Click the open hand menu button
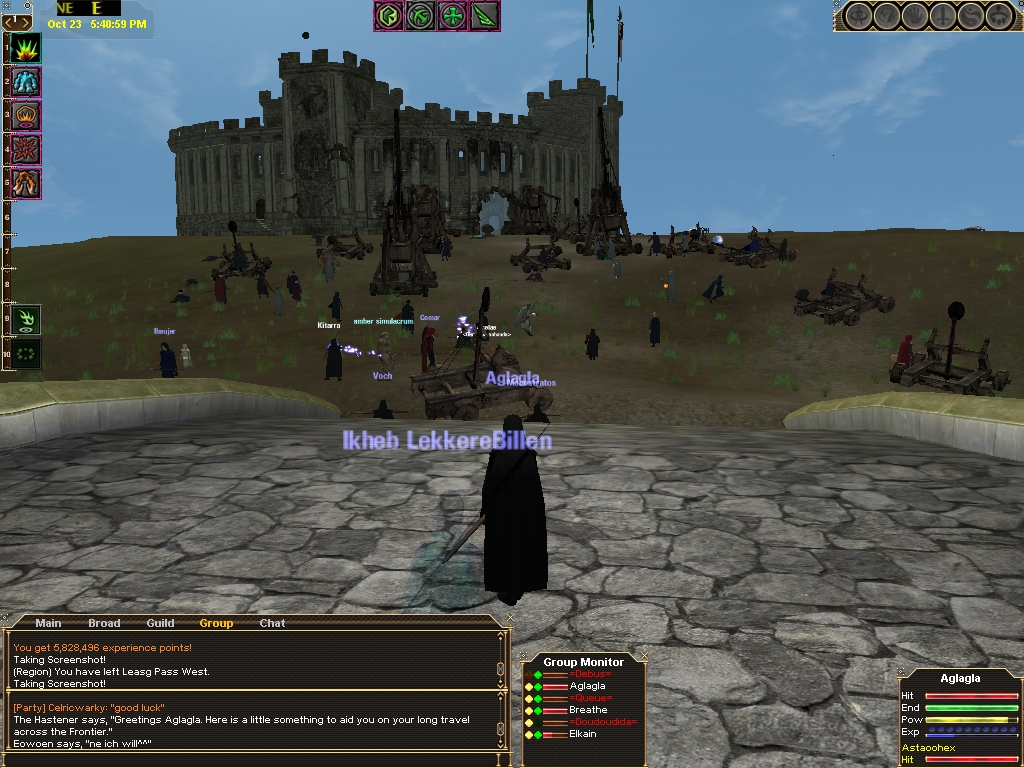This screenshot has width=1024, height=768. 916,16
